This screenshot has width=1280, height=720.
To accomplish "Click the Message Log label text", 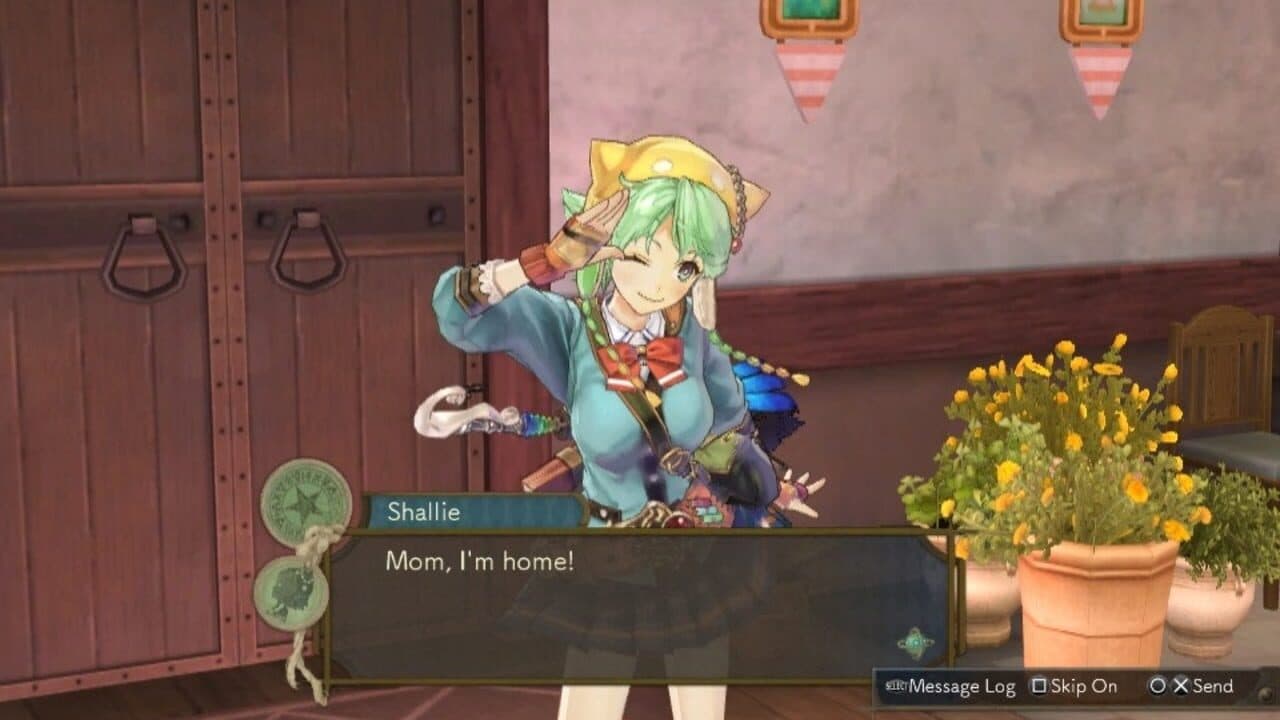I will [x=962, y=687].
